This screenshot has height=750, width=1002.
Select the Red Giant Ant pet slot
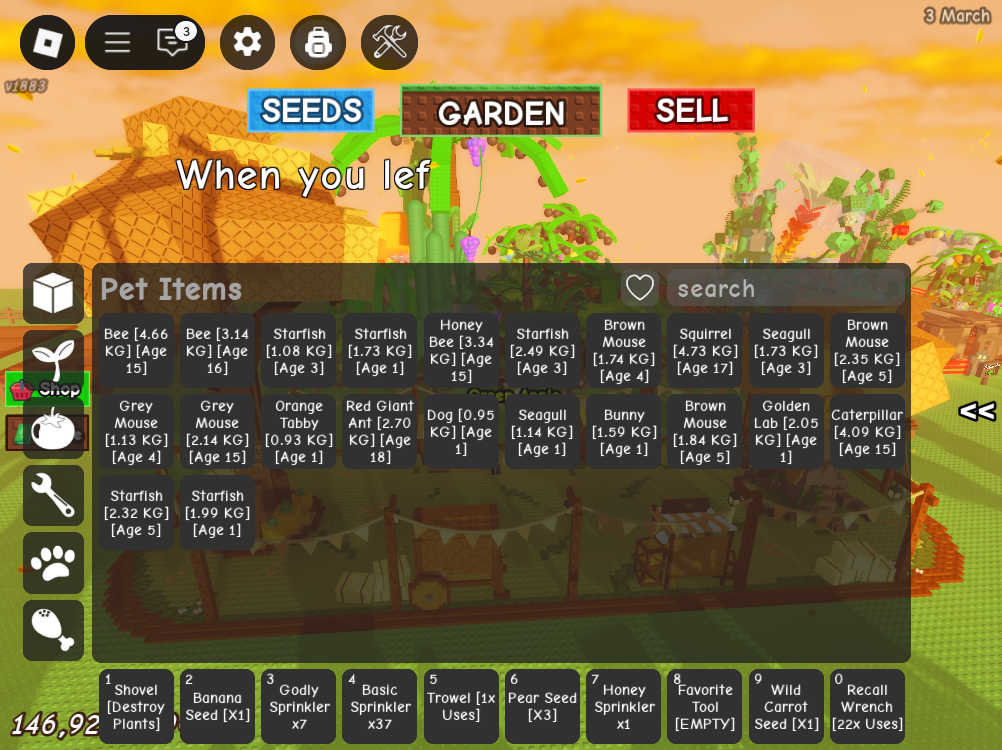[x=380, y=432]
